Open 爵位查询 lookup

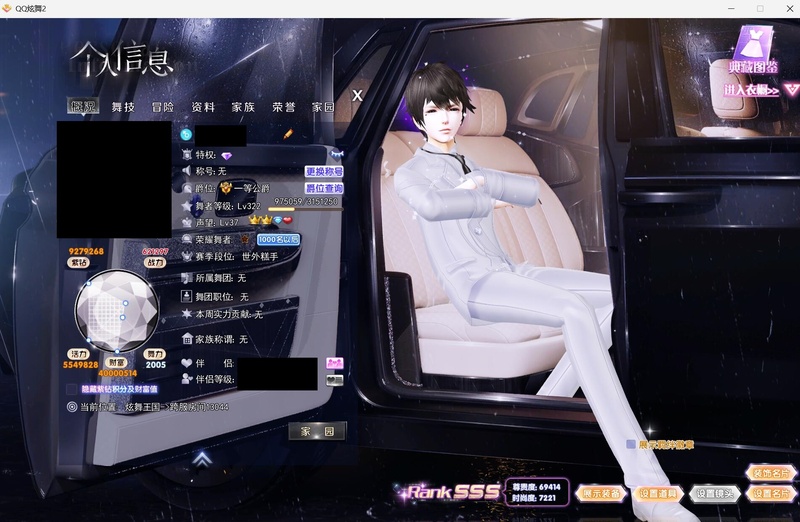[x=324, y=188]
